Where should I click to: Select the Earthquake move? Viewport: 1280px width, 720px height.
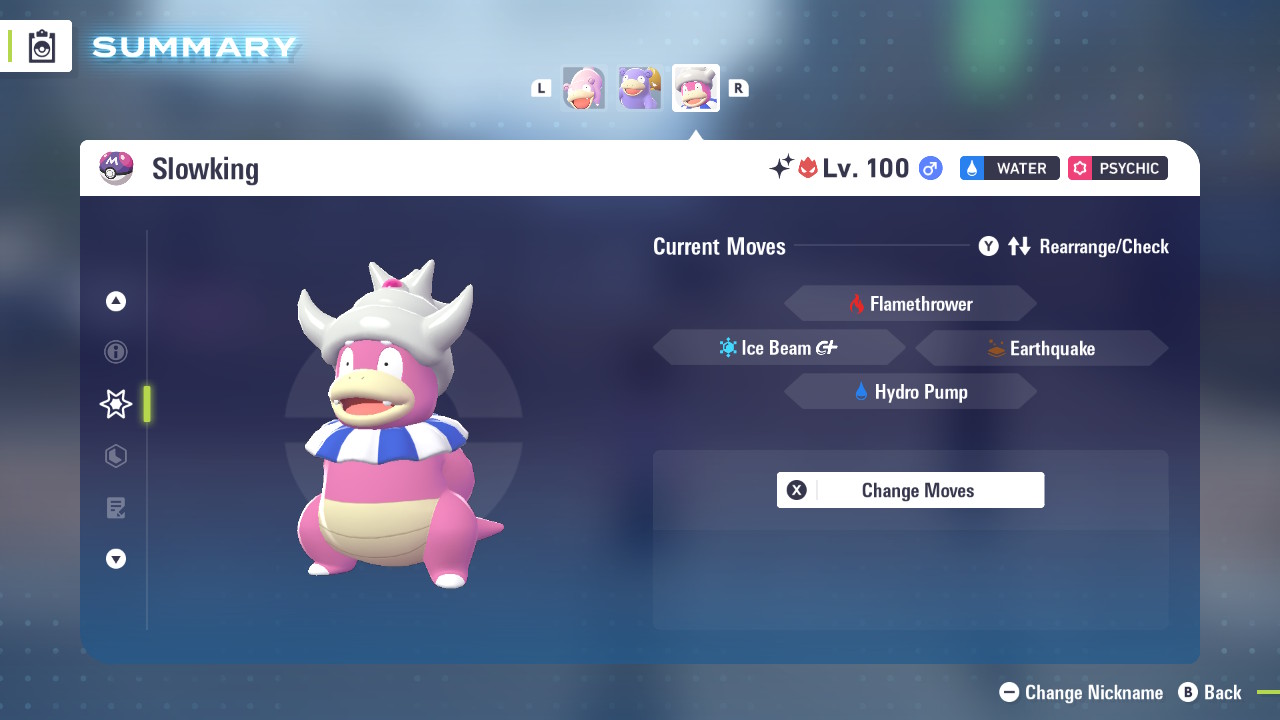[1041, 348]
